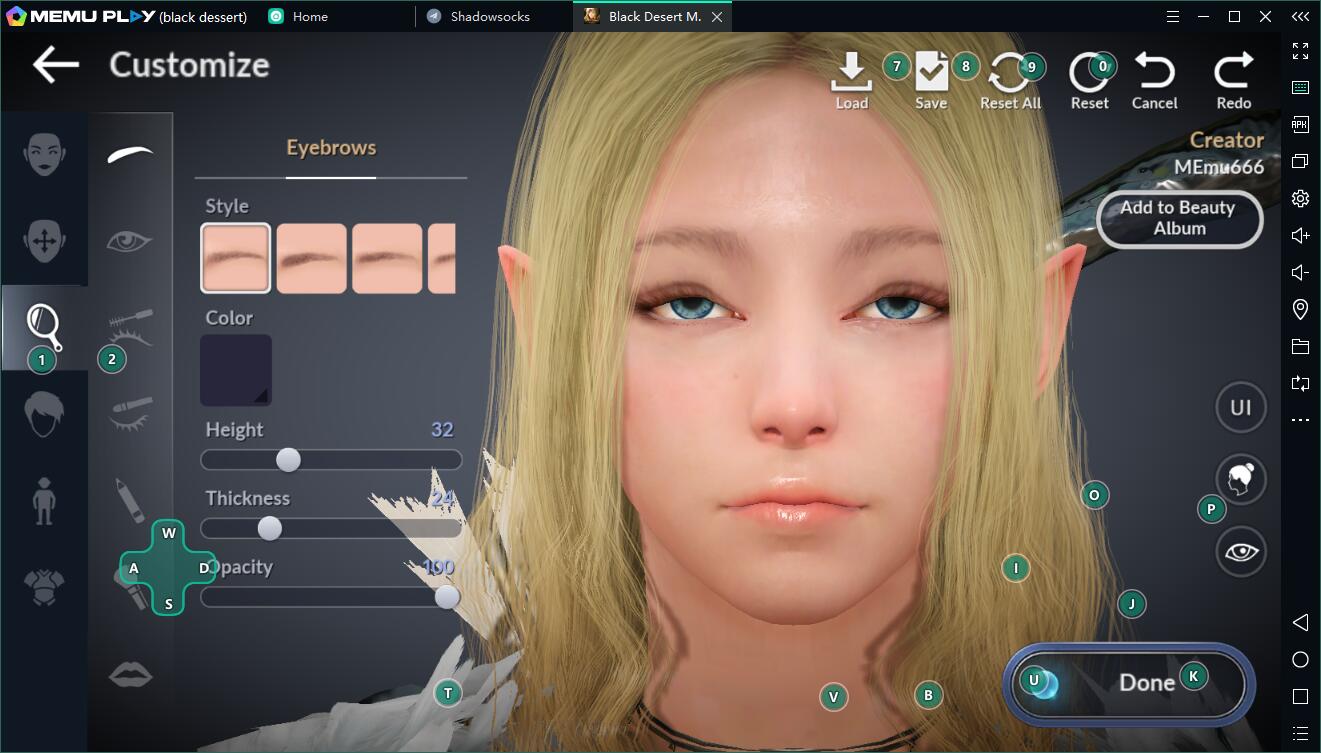The width and height of the screenshot is (1321, 753).
Task: Click Reset All to revert every change
Action: (1010, 80)
